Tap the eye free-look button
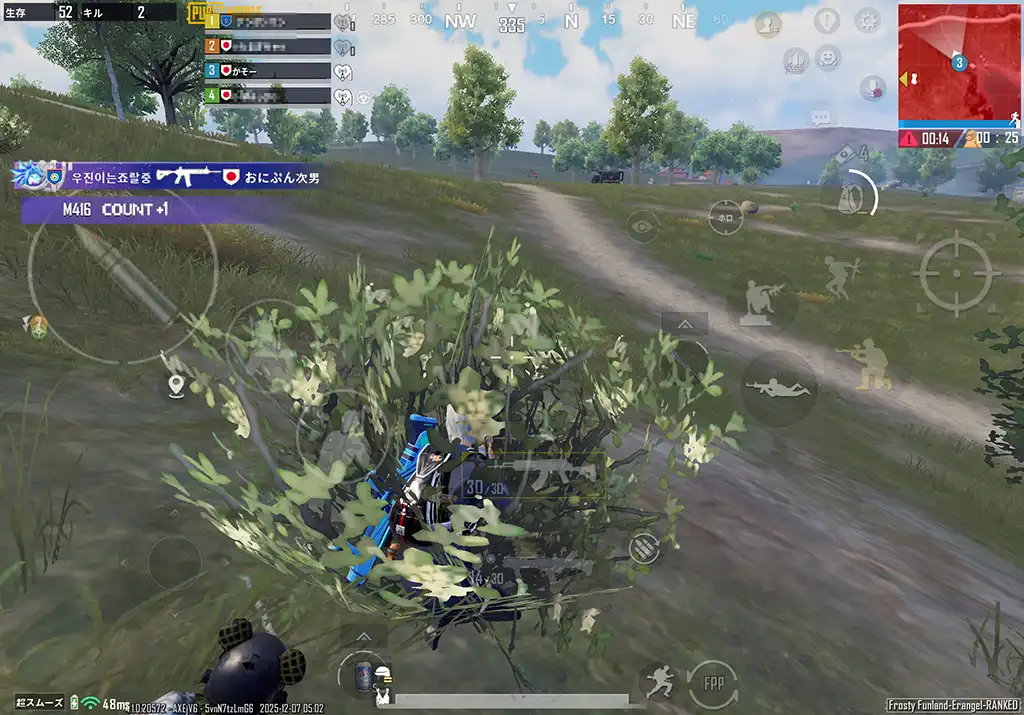The width and height of the screenshot is (1024, 715). (643, 226)
